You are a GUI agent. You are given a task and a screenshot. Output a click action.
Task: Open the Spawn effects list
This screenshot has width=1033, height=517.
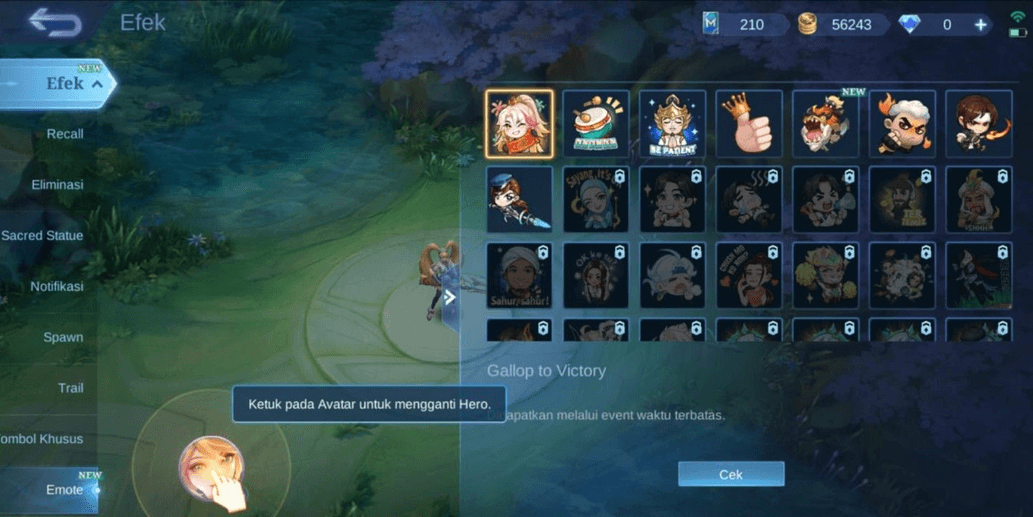[63, 337]
